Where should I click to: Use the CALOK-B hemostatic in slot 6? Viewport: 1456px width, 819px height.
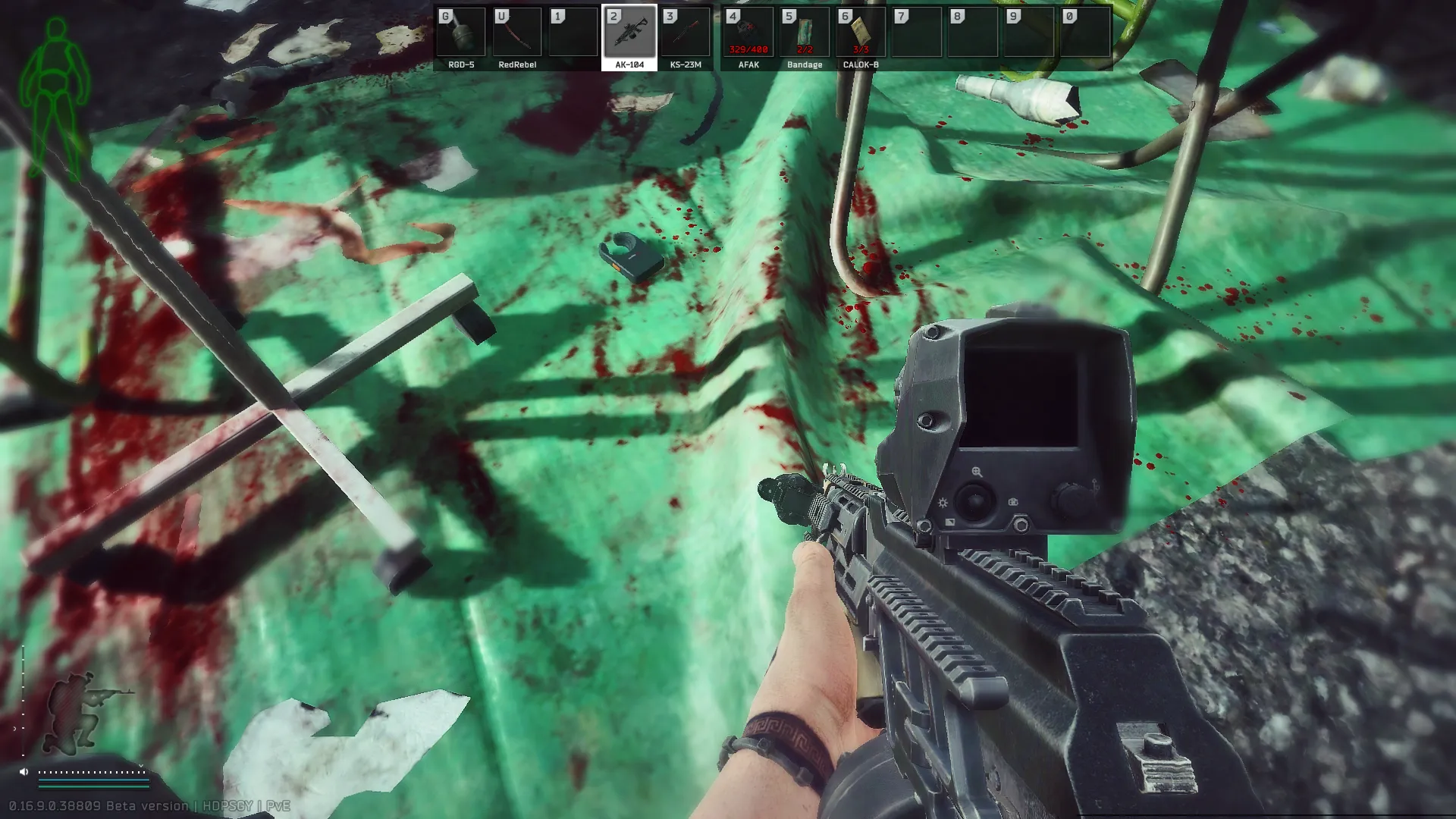pyautogui.click(x=861, y=32)
